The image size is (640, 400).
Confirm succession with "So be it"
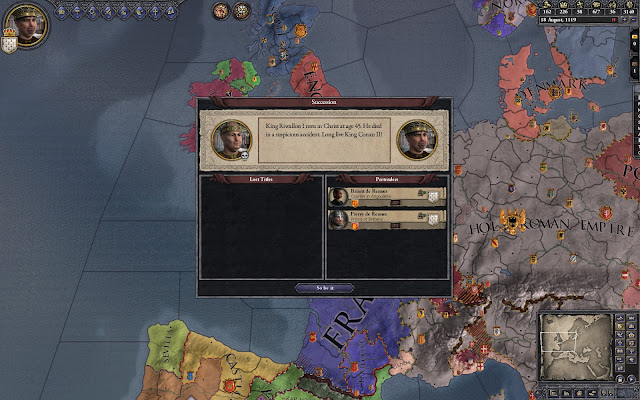pyautogui.click(x=324, y=287)
